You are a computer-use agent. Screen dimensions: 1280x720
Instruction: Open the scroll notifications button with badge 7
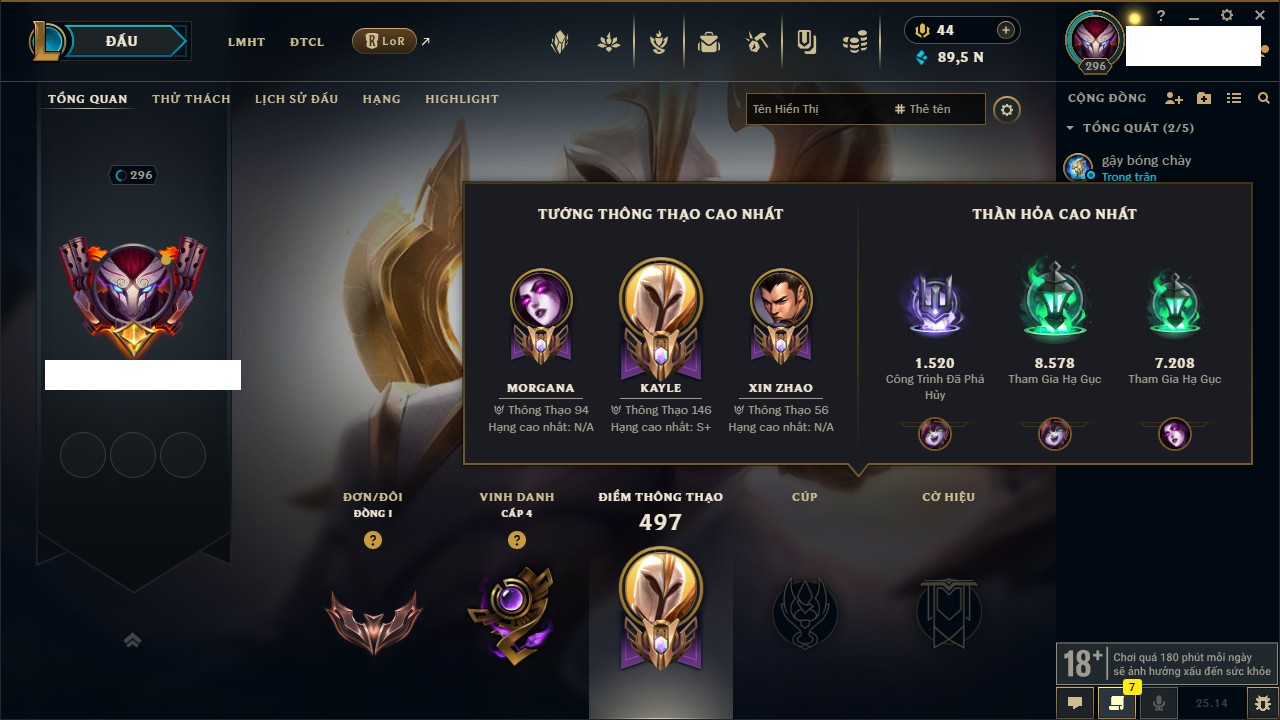click(1116, 702)
